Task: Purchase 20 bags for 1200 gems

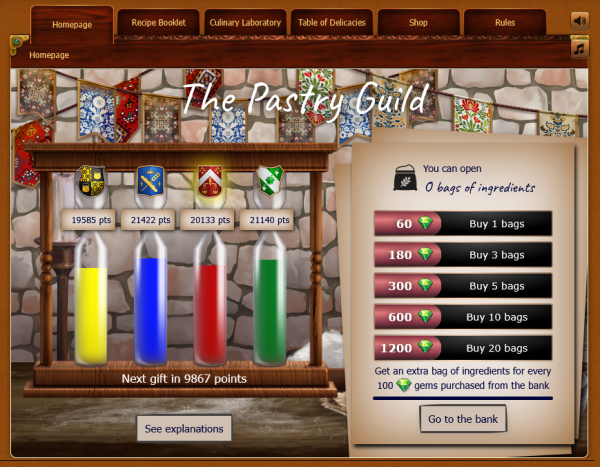Action: pos(462,348)
